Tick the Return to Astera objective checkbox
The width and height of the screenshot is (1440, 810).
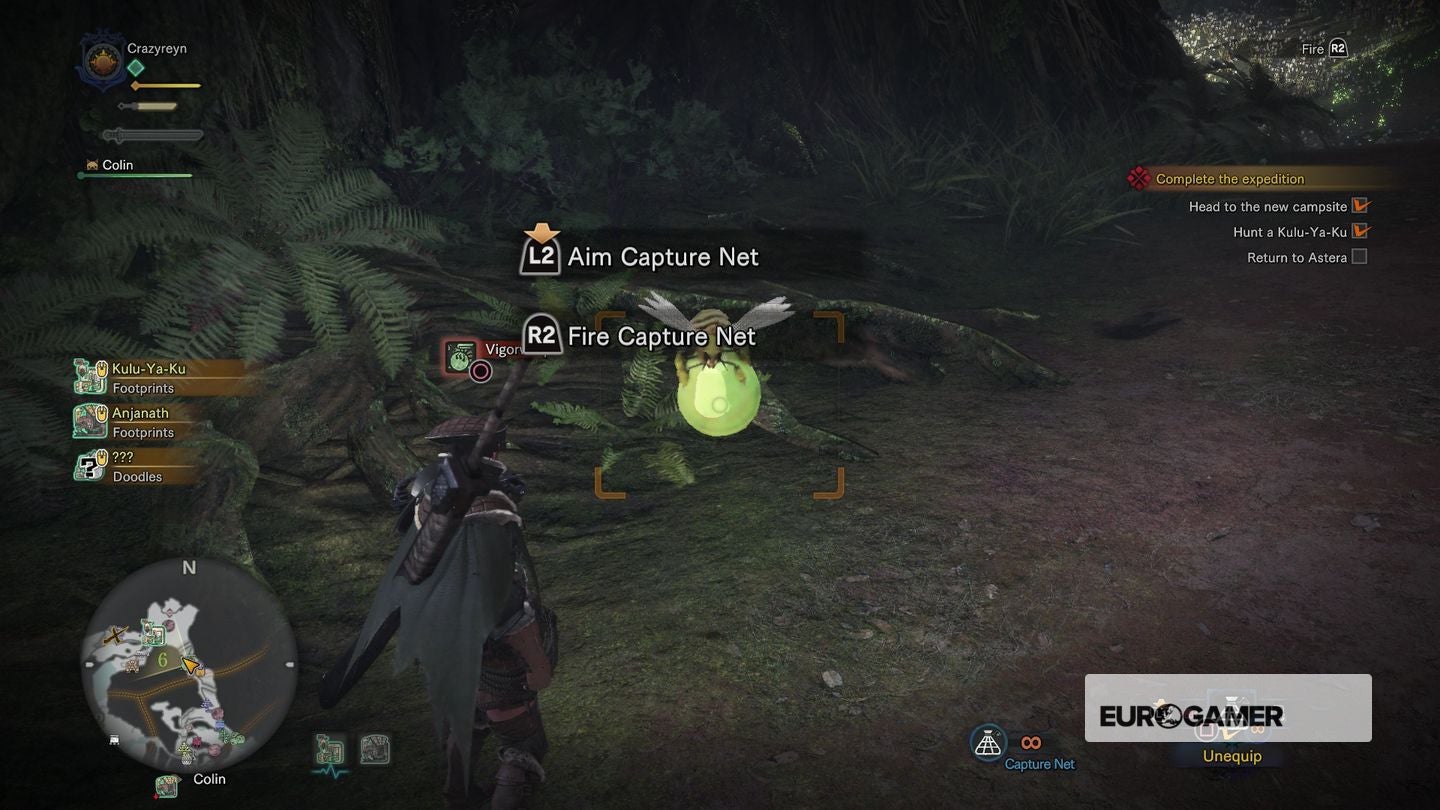coord(1359,257)
